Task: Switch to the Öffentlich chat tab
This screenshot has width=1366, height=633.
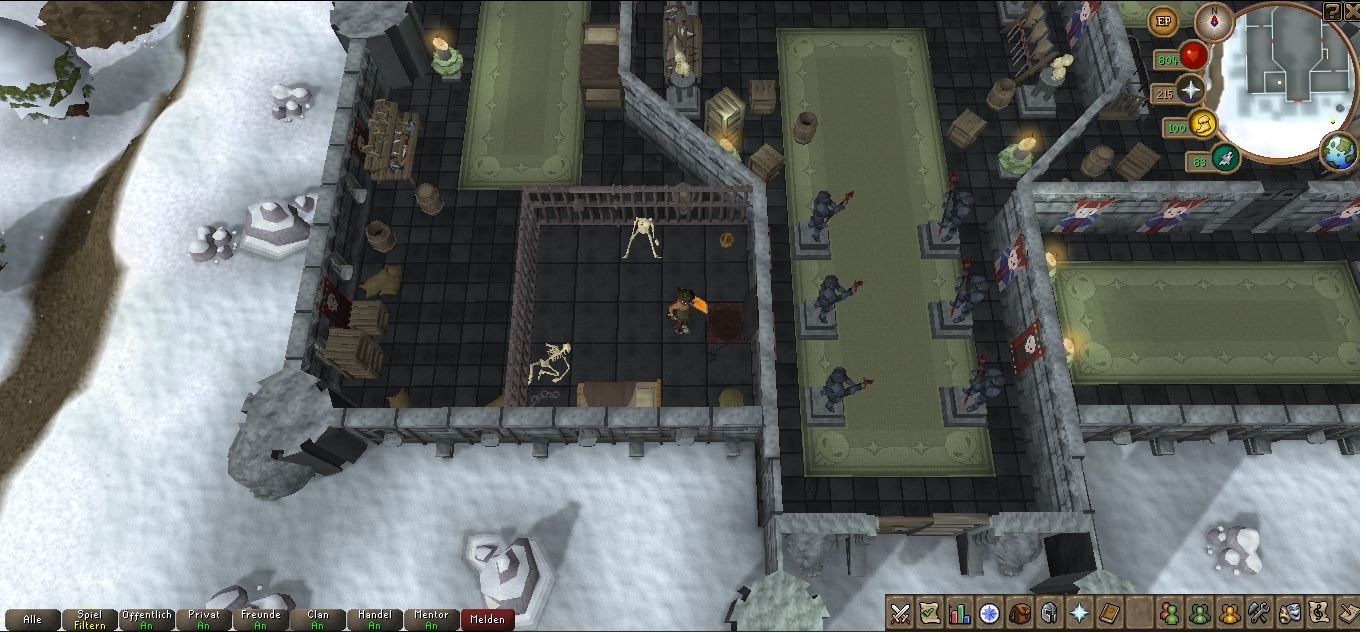Action: 147,620
